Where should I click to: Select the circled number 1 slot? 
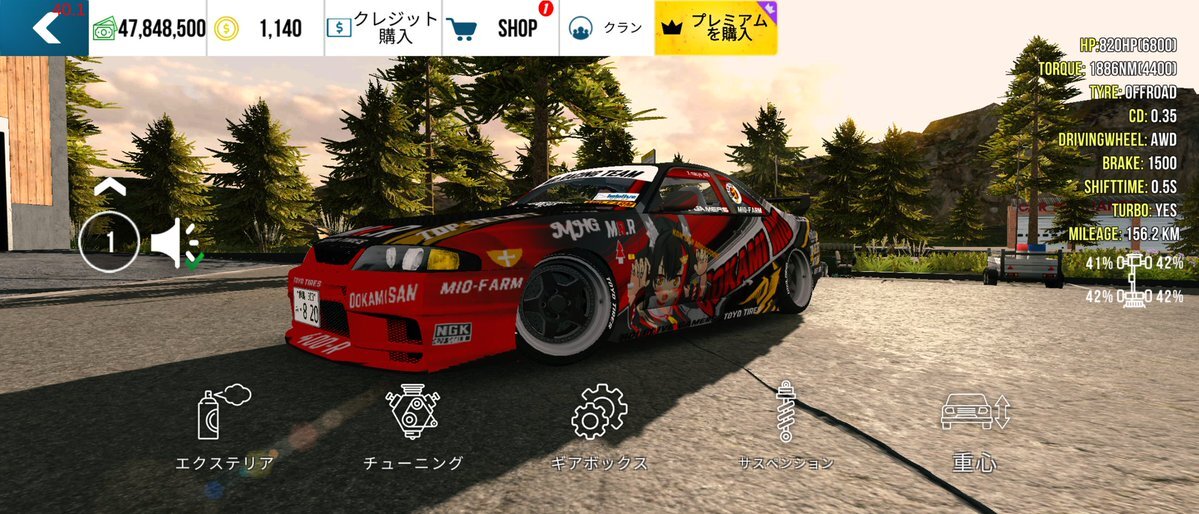pos(109,241)
